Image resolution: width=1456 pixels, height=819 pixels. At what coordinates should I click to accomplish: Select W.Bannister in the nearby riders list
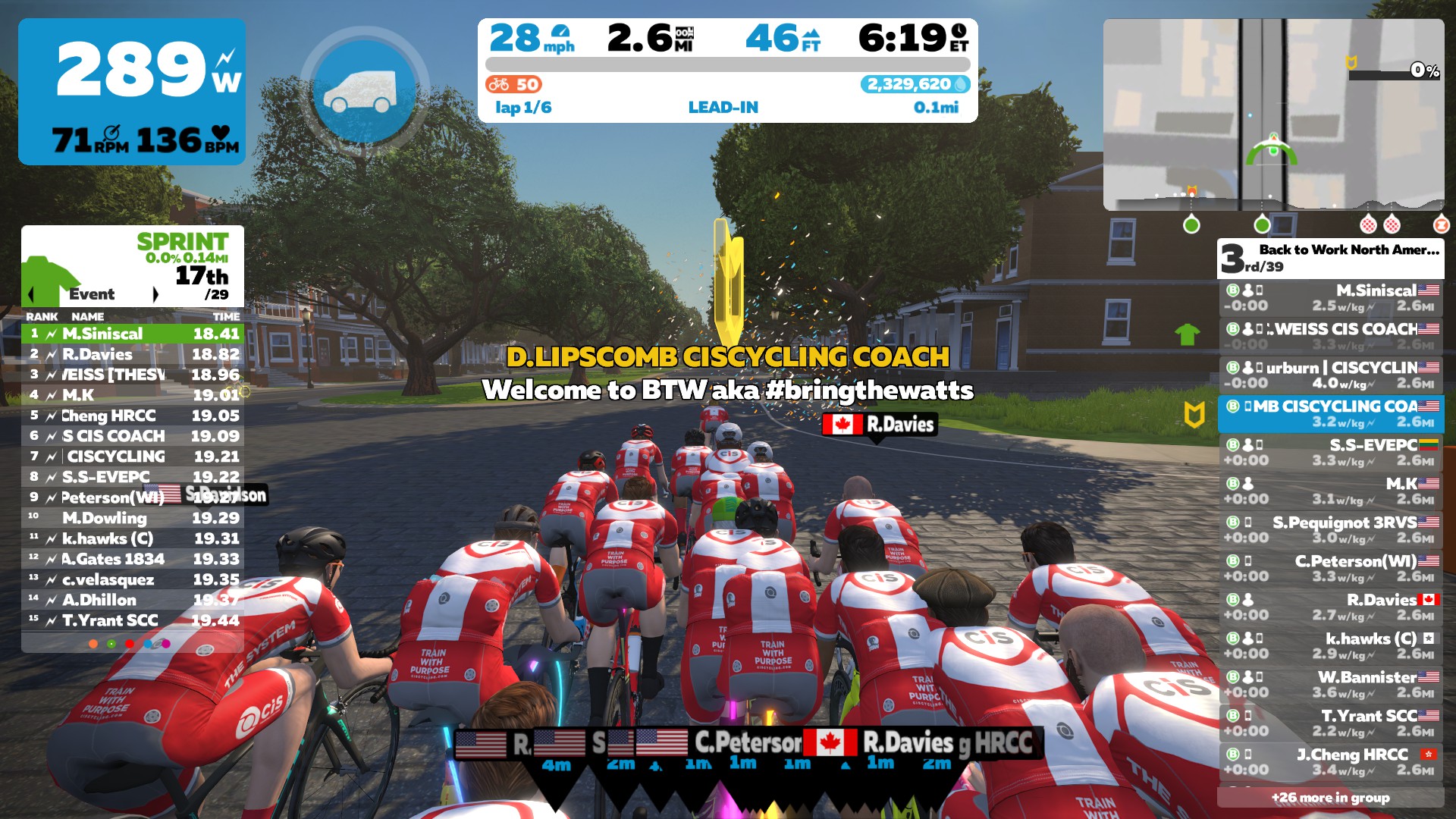1331,684
